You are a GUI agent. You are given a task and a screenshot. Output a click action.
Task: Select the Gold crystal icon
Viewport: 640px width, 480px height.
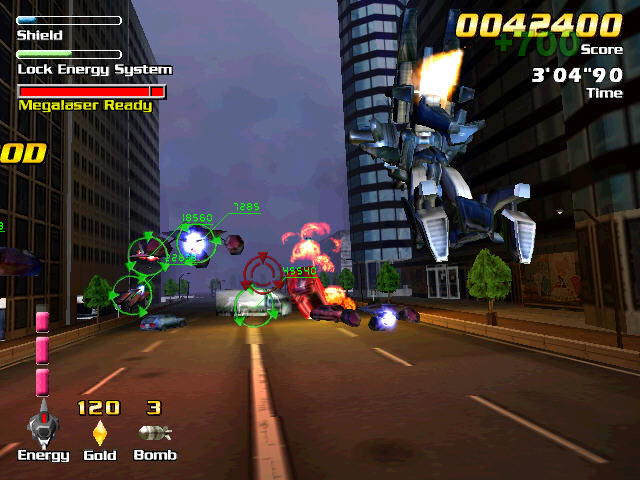(x=99, y=433)
